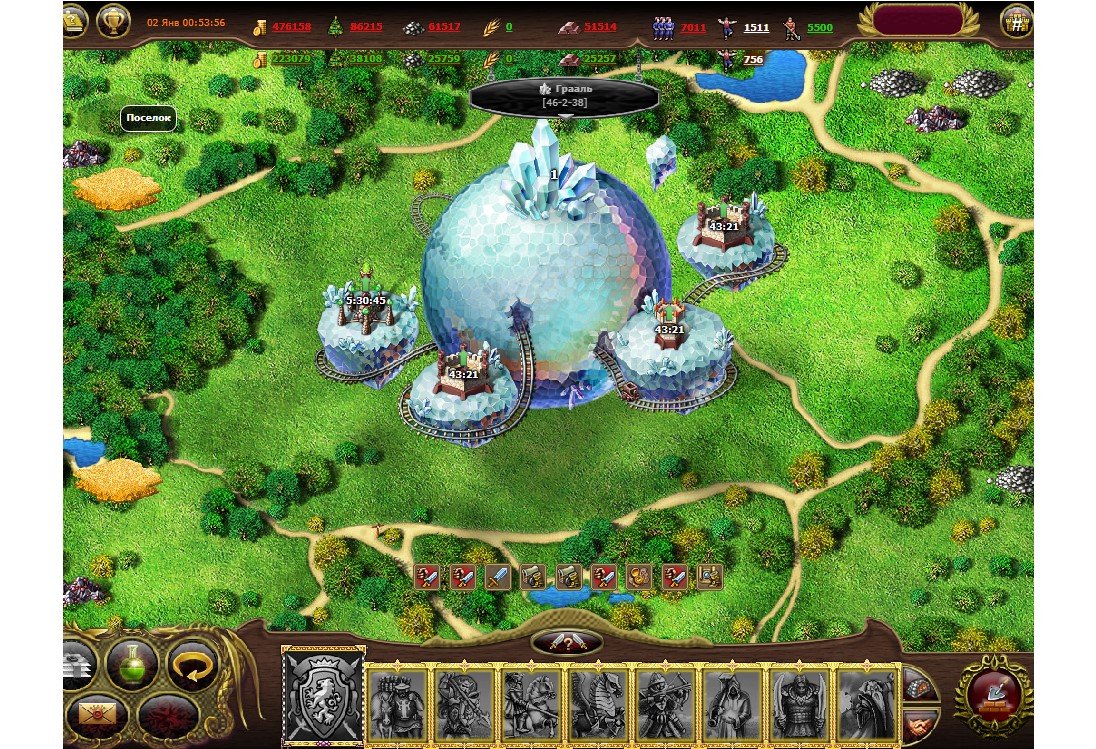Image resolution: width=1096 pixels, height=749 pixels.
Task: Click the gold coins action icon
Action: [638, 576]
